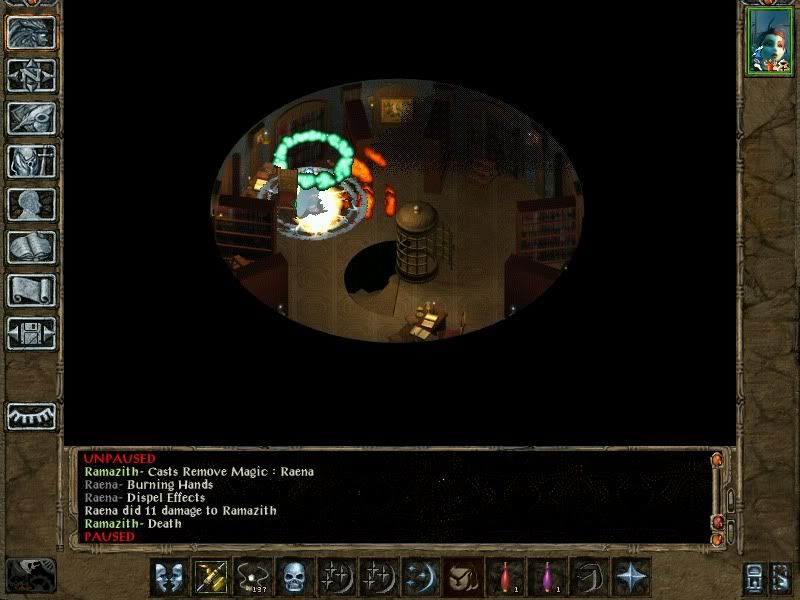Open the area map with the compass button
The image size is (800, 600).
[x=31, y=76]
